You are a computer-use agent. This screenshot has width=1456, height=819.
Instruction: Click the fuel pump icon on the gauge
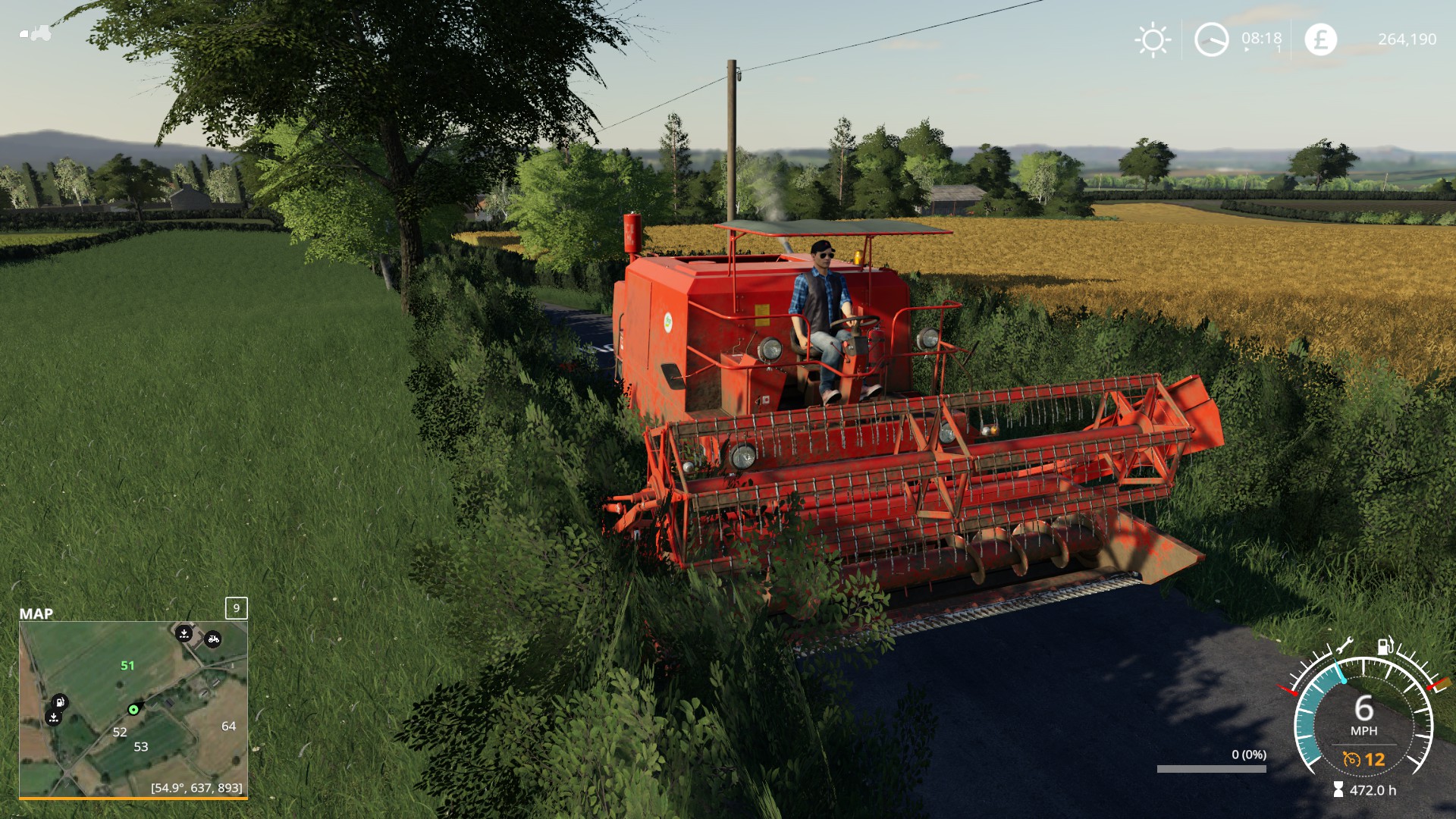pyautogui.click(x=1385, y=645)
